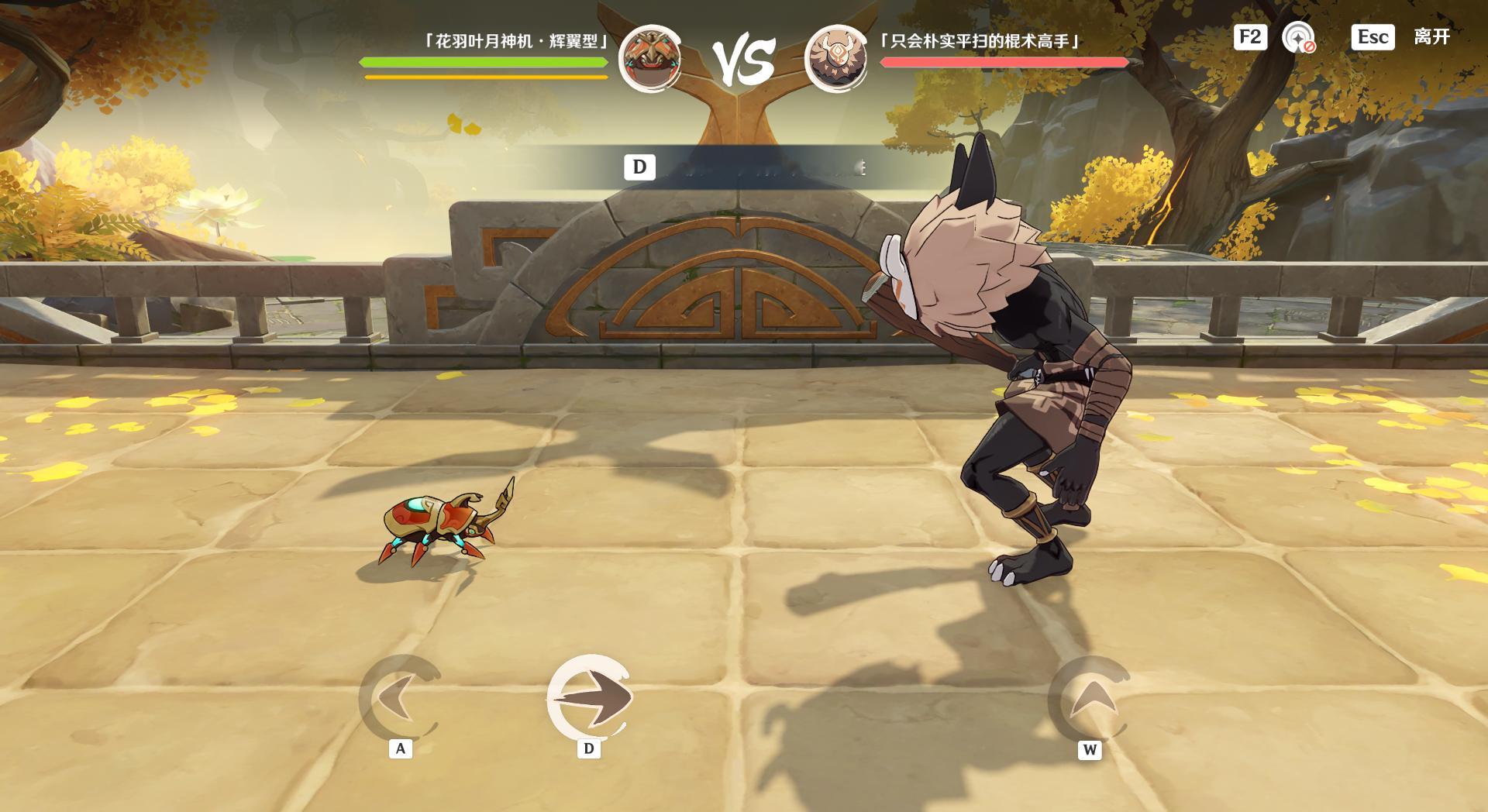1488x812 pixels.
Task: Tap the move-left arrow control
Action: 400,697
